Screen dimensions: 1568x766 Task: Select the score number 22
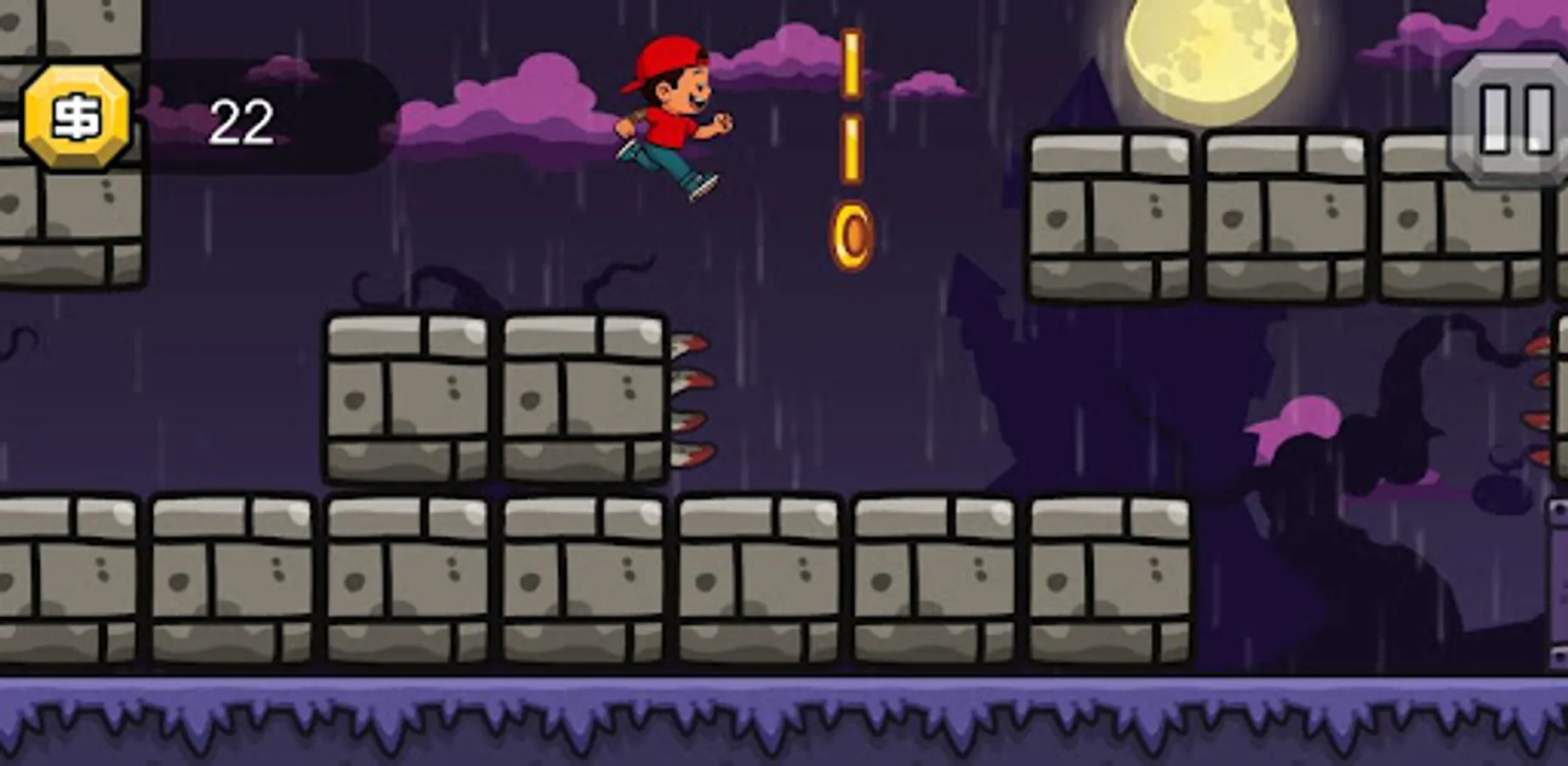241,119
